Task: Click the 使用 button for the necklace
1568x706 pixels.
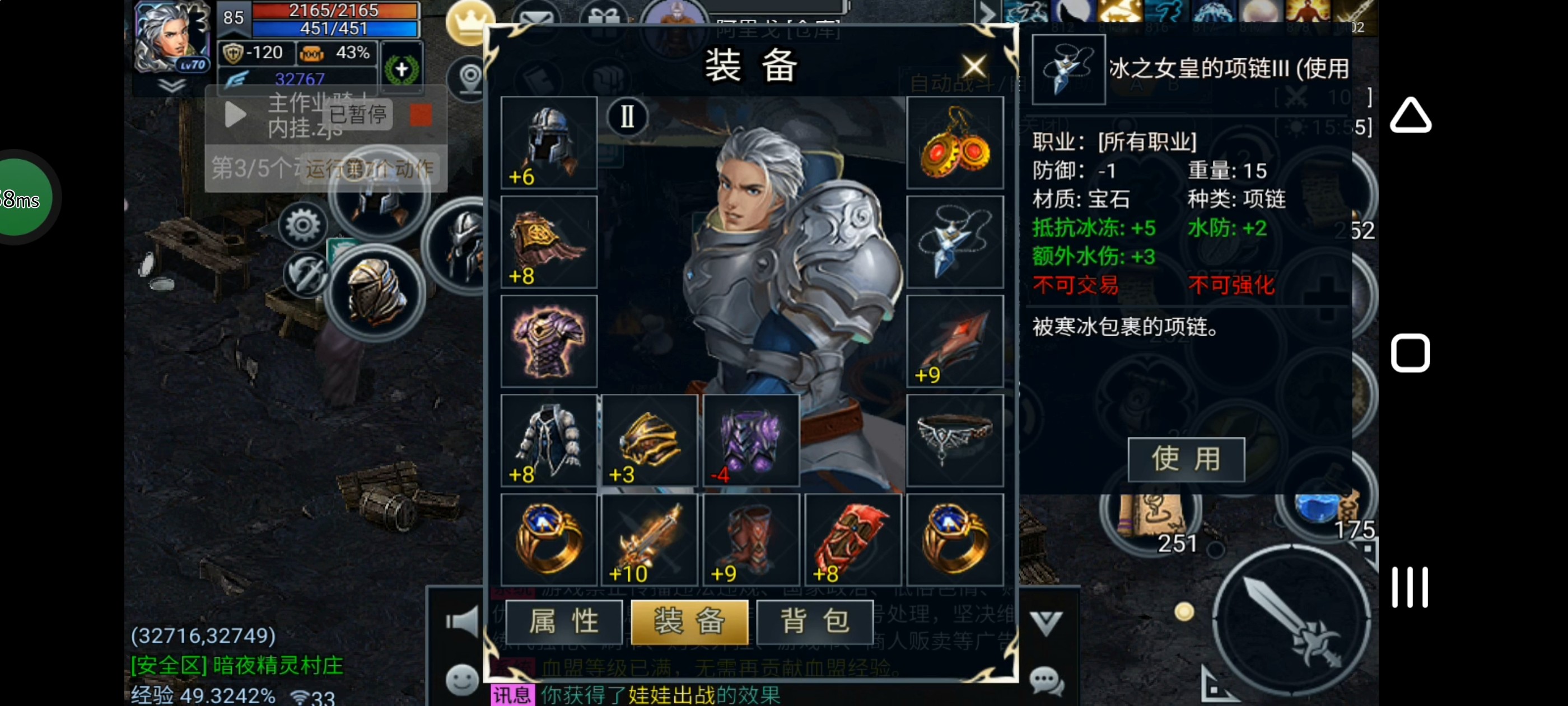Action: pos(1185,459)
